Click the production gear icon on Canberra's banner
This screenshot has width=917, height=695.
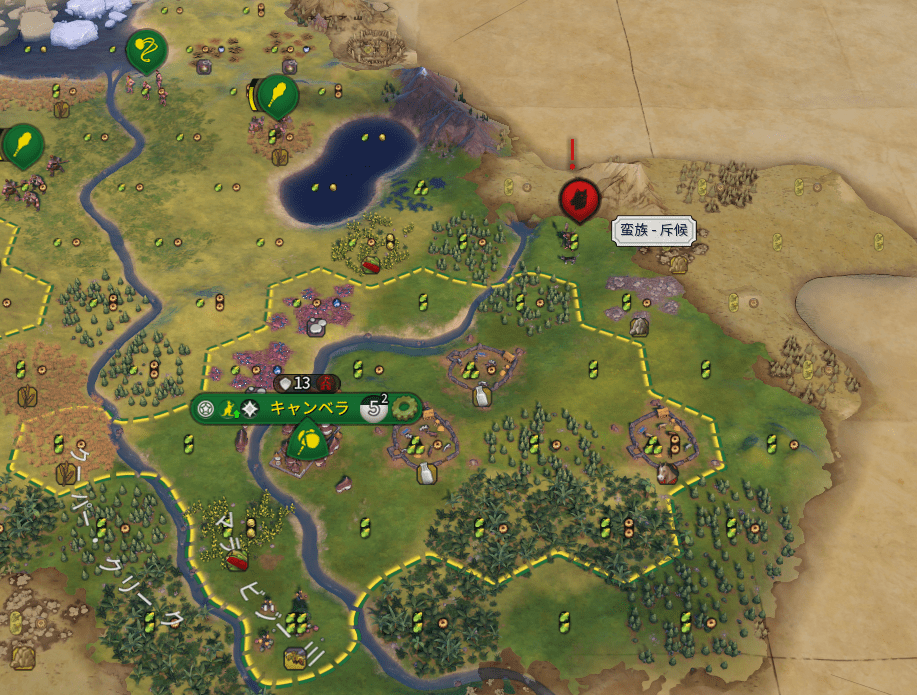pyautogui.click(x=405, y=408)
